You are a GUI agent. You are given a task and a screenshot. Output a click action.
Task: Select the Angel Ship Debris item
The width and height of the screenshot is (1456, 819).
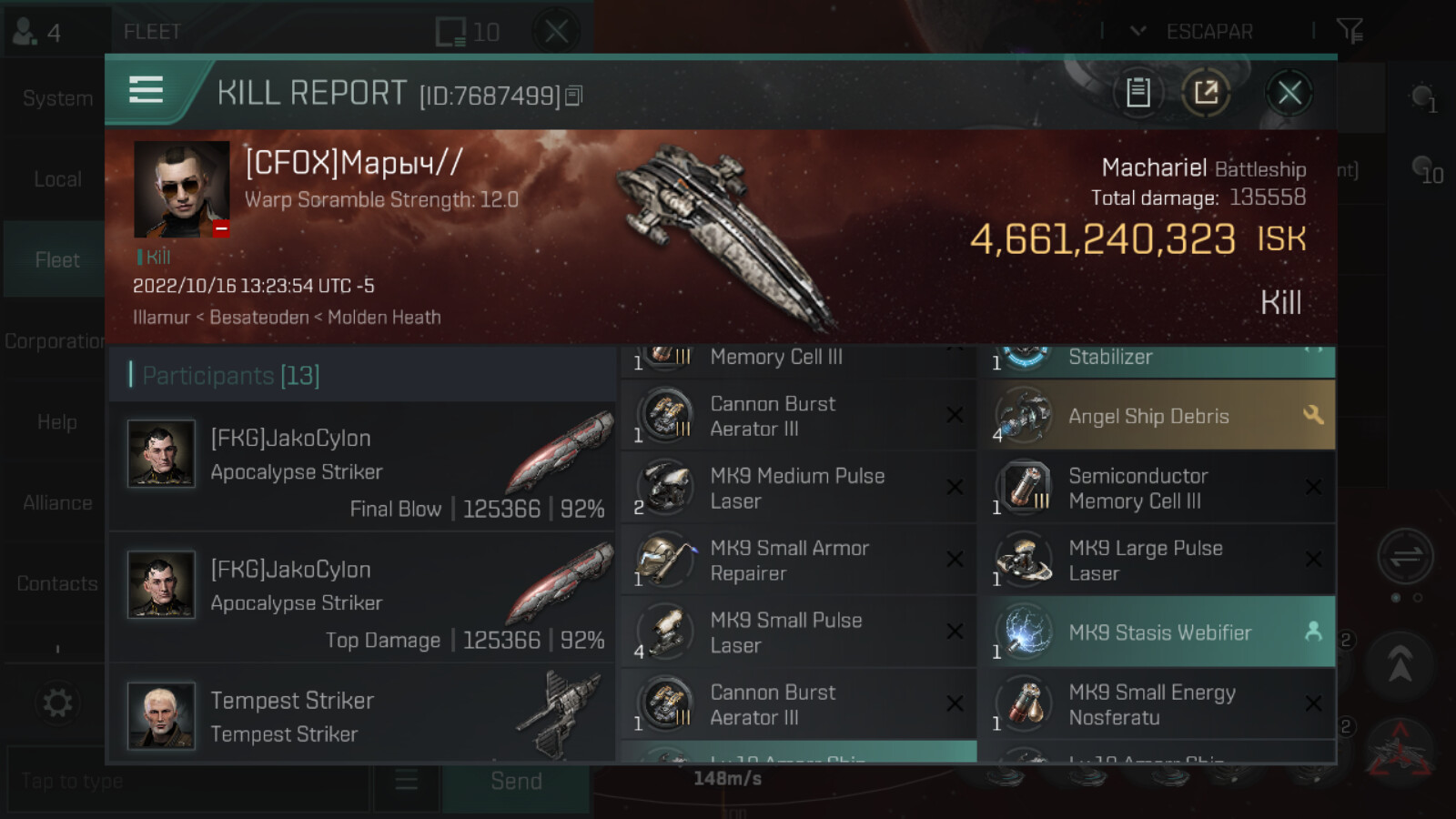1156,416
